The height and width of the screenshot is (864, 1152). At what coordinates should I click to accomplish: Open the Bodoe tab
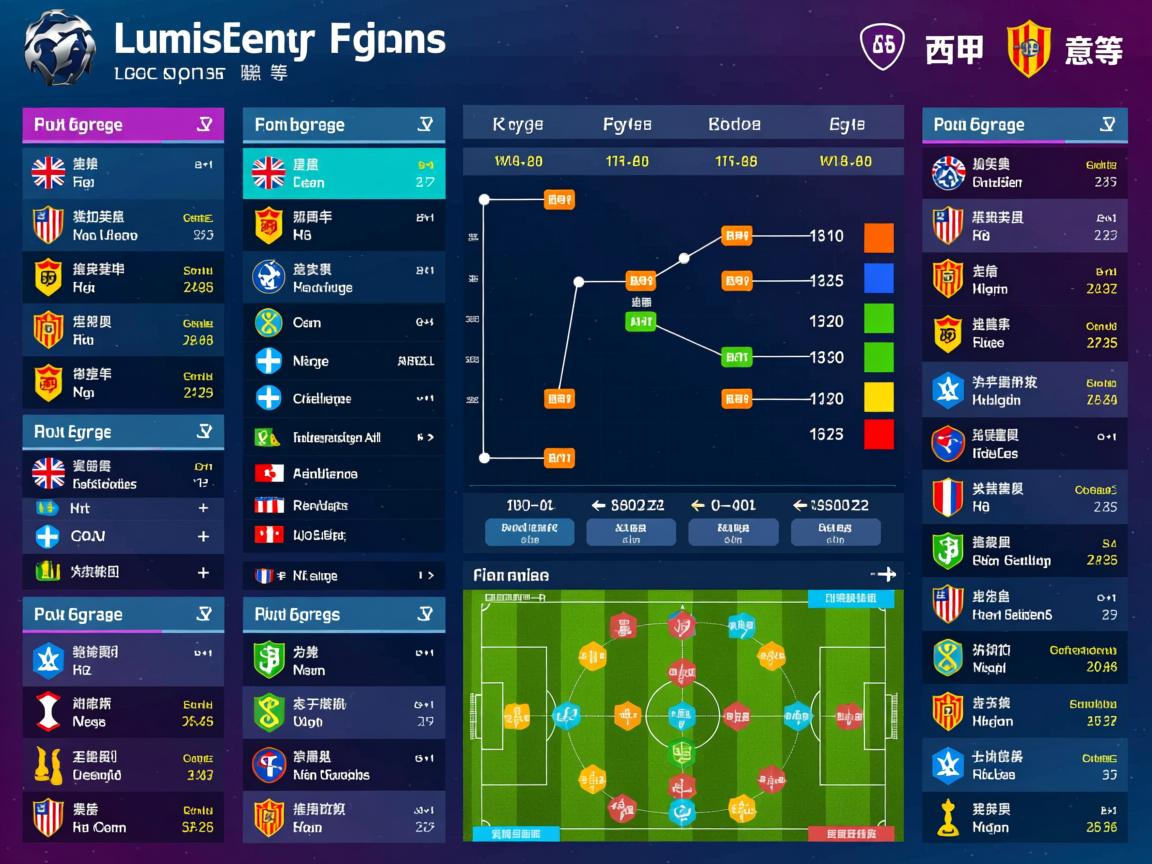click(x=734, y=125)
